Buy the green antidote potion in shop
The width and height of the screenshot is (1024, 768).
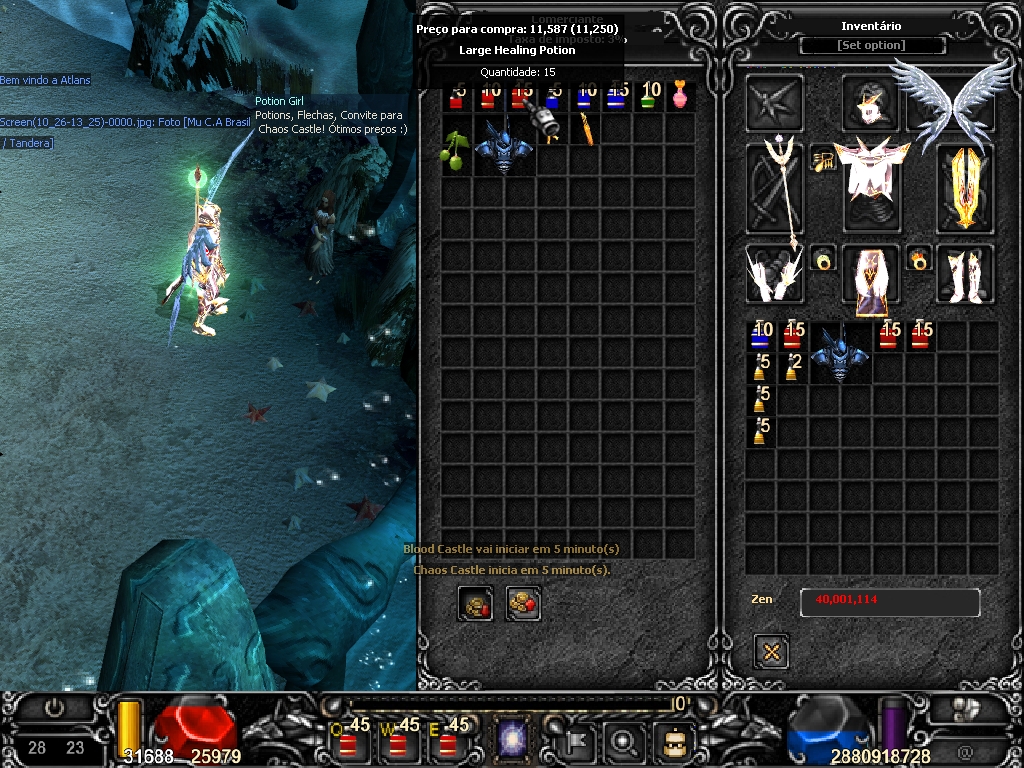(650, 96)
